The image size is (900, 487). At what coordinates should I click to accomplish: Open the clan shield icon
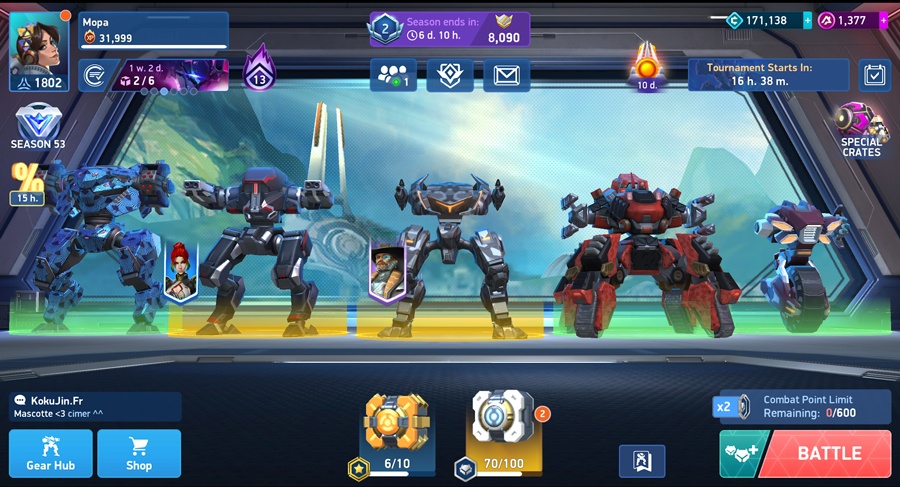[450, 75]
